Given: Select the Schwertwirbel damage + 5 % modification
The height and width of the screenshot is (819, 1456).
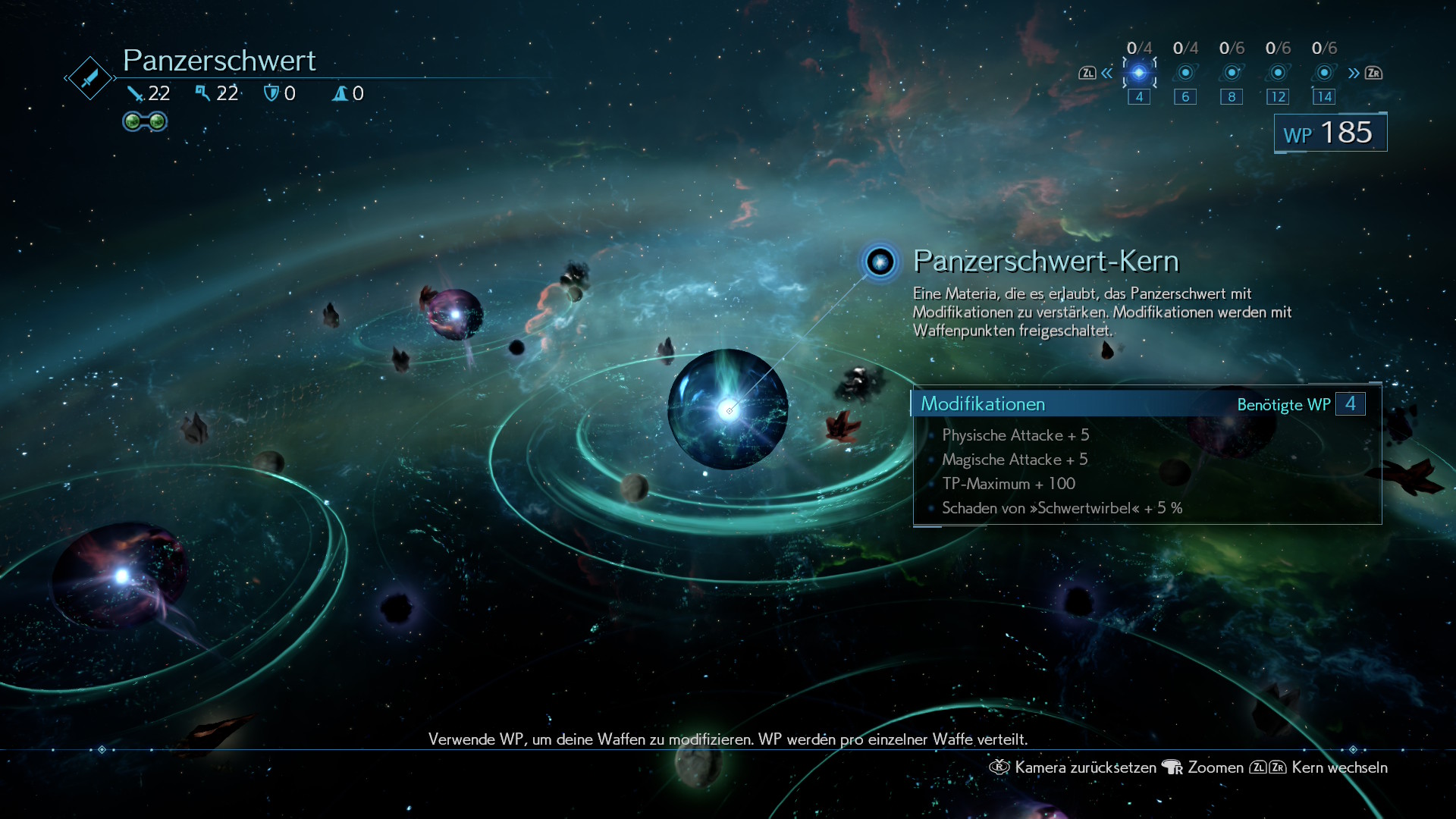Looking at the screenshot, I should [1062, 508].
